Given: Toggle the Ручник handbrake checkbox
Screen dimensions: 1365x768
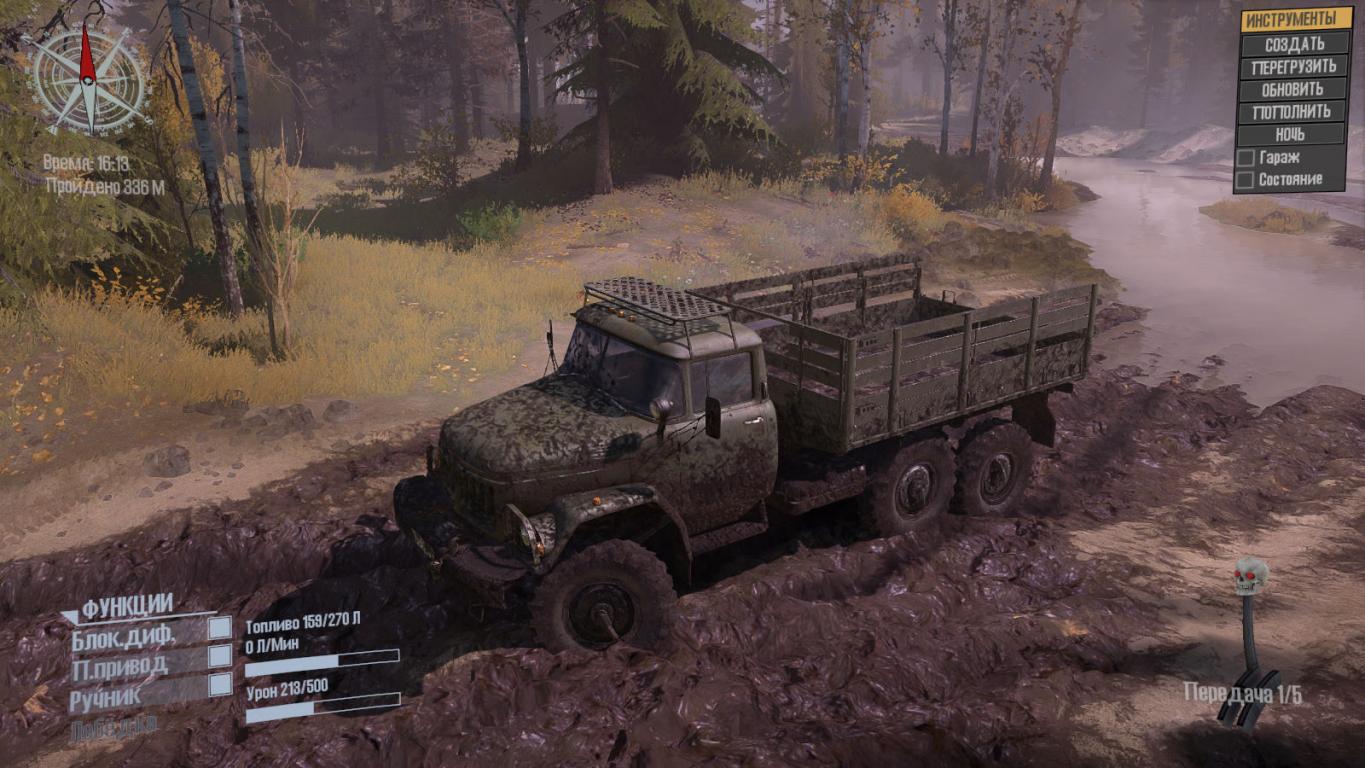Looking at the screenshot, I should coord(219,685).
